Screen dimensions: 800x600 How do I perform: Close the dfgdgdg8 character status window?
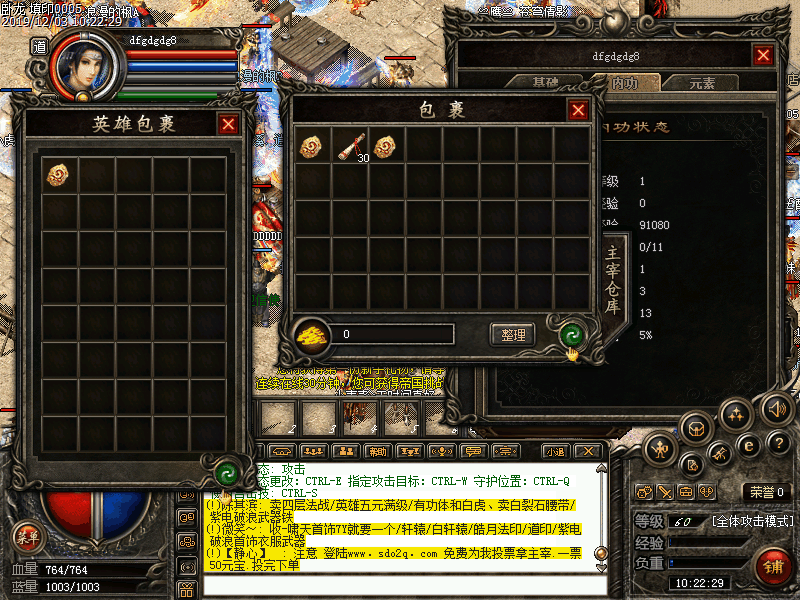tap(763, 56)
